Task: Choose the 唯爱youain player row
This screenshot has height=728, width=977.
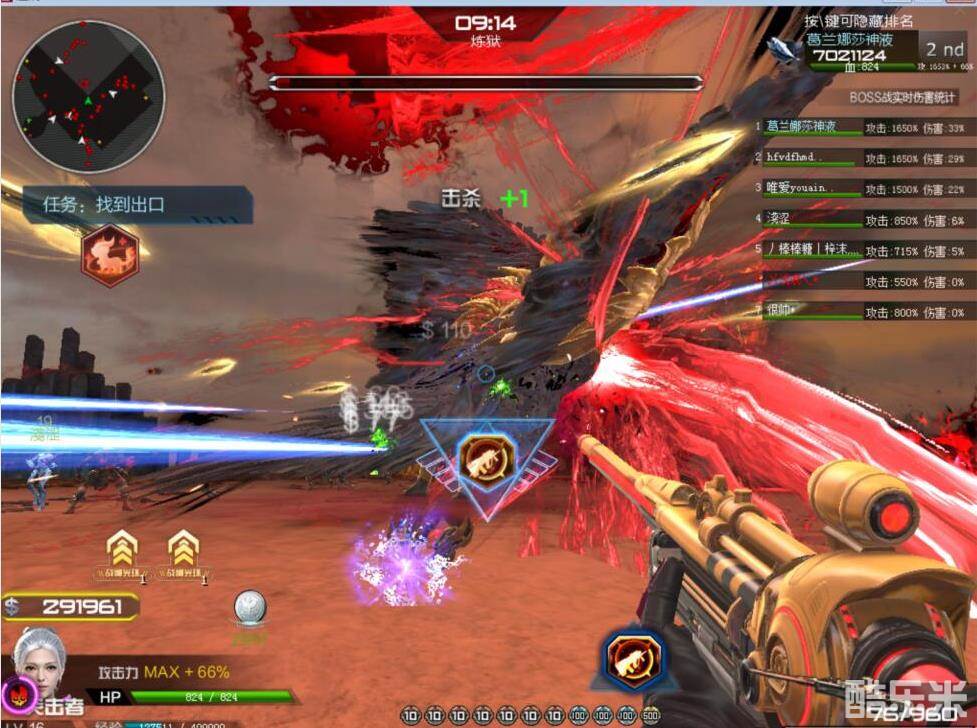Action: pyautogui.click(x=861, y=188)
